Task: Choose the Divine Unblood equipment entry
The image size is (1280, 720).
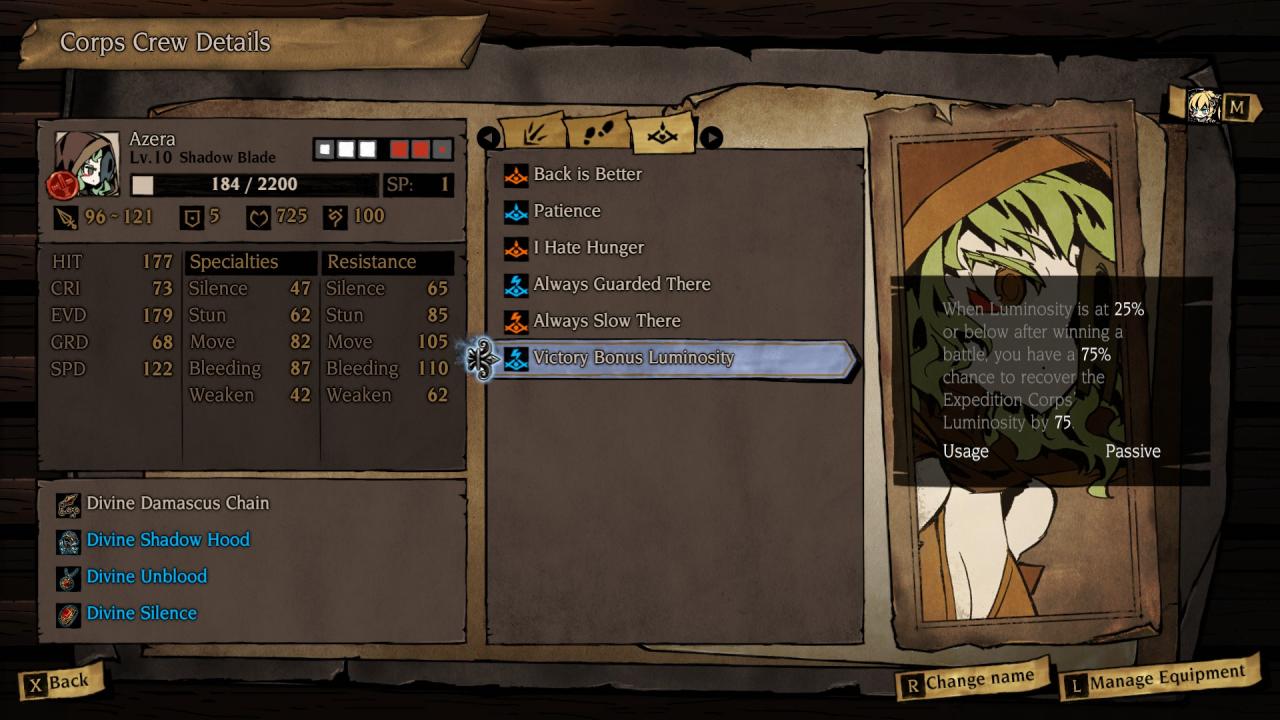Action: [x=146, y=577]
